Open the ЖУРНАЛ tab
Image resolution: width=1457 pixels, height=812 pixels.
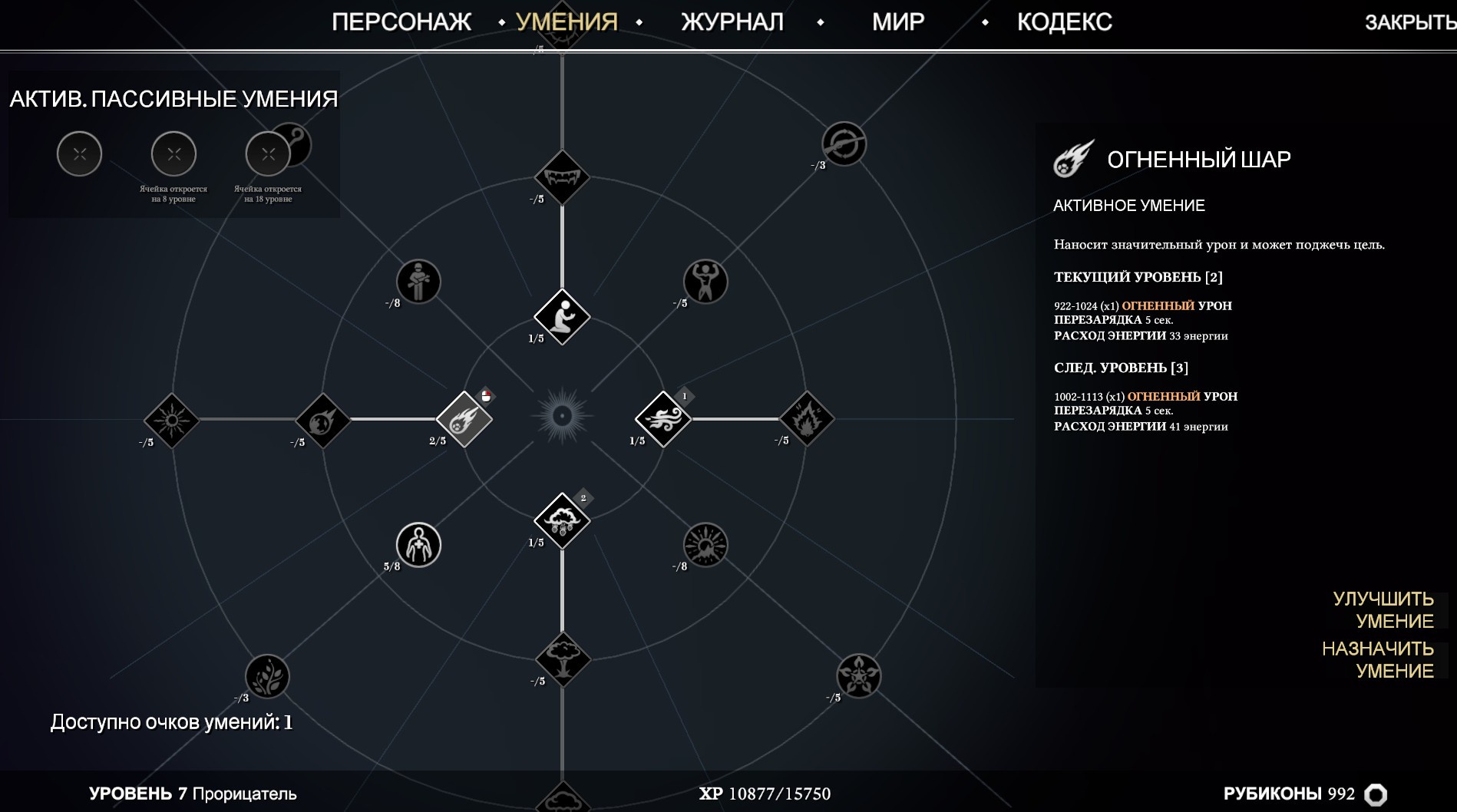click(732, 22)
